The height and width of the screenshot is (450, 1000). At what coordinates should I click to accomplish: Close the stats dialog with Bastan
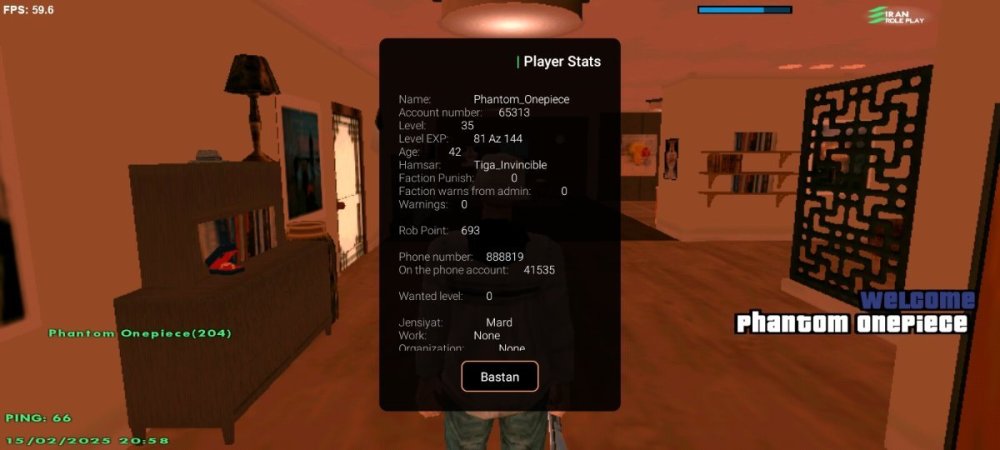tap(499, 376)
